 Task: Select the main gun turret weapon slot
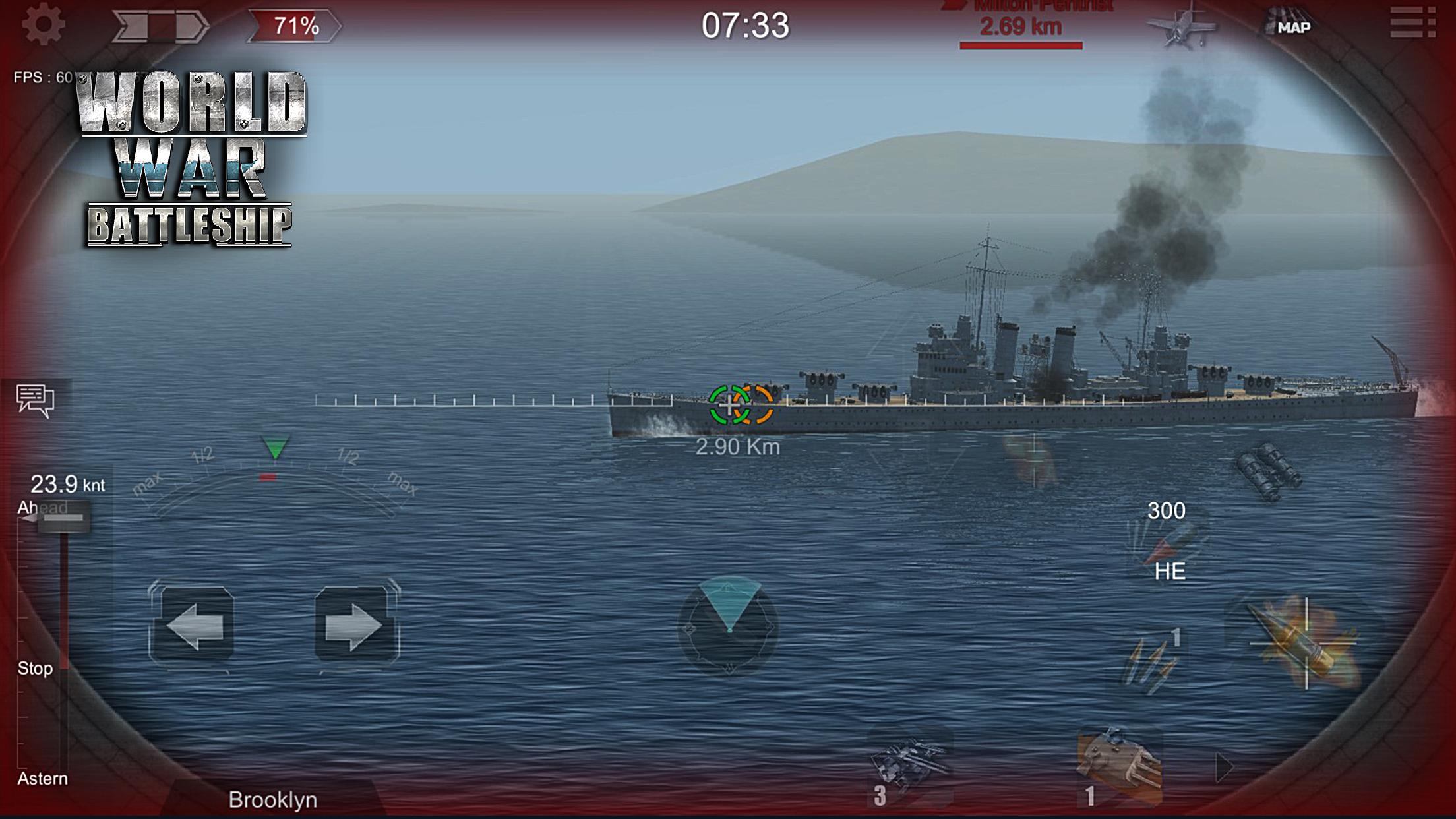[1118, 768]
